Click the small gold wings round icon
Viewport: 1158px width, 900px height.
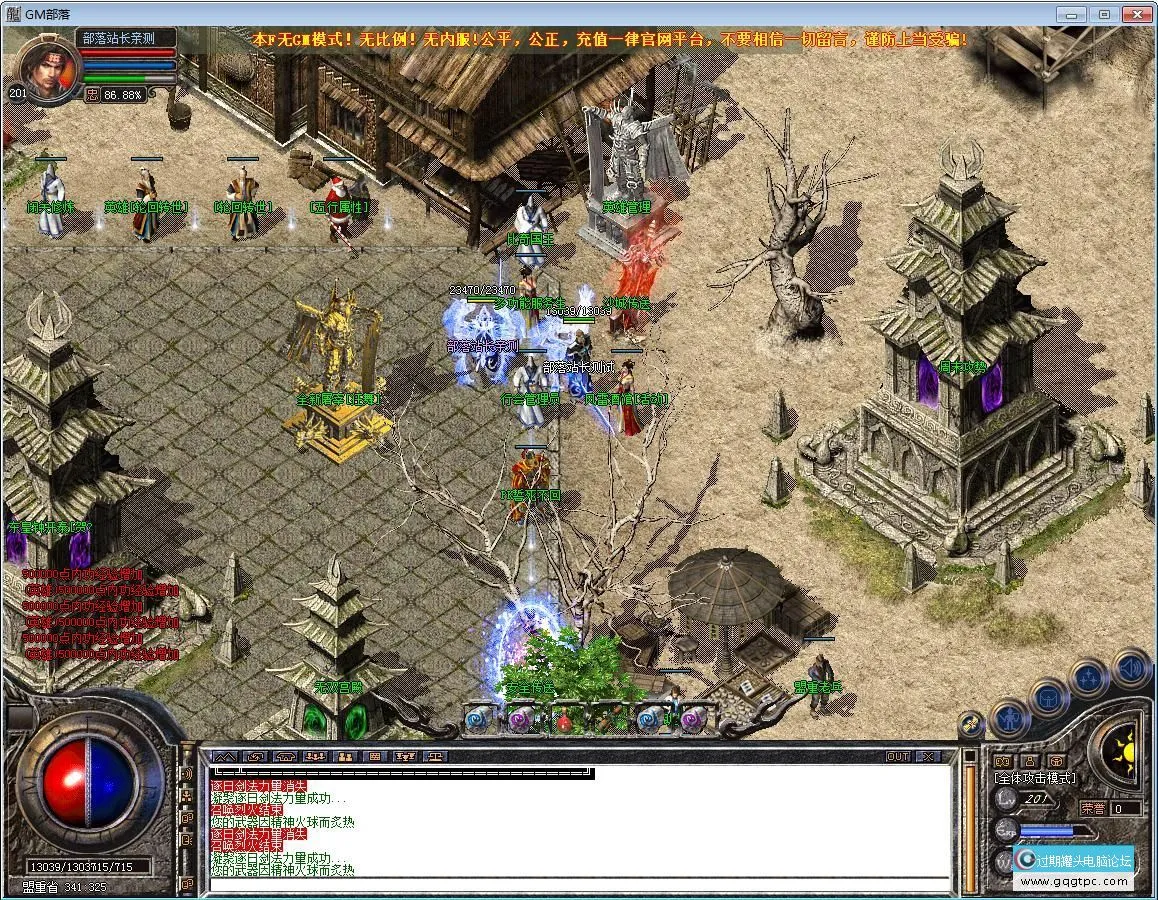click(x=969, y=724)
